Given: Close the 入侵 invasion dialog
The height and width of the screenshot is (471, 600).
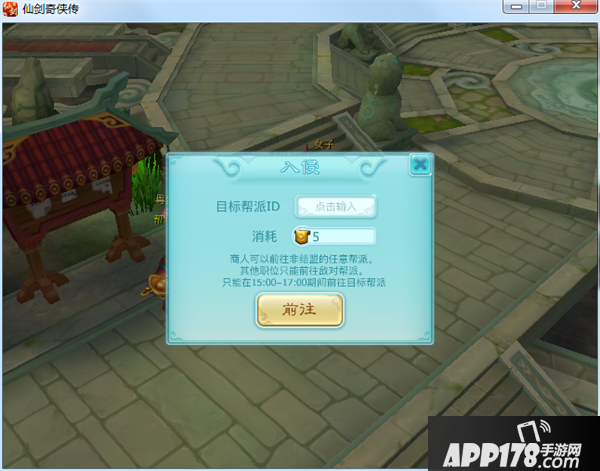Looking at the screenshot, I should (x=420, y=165).
